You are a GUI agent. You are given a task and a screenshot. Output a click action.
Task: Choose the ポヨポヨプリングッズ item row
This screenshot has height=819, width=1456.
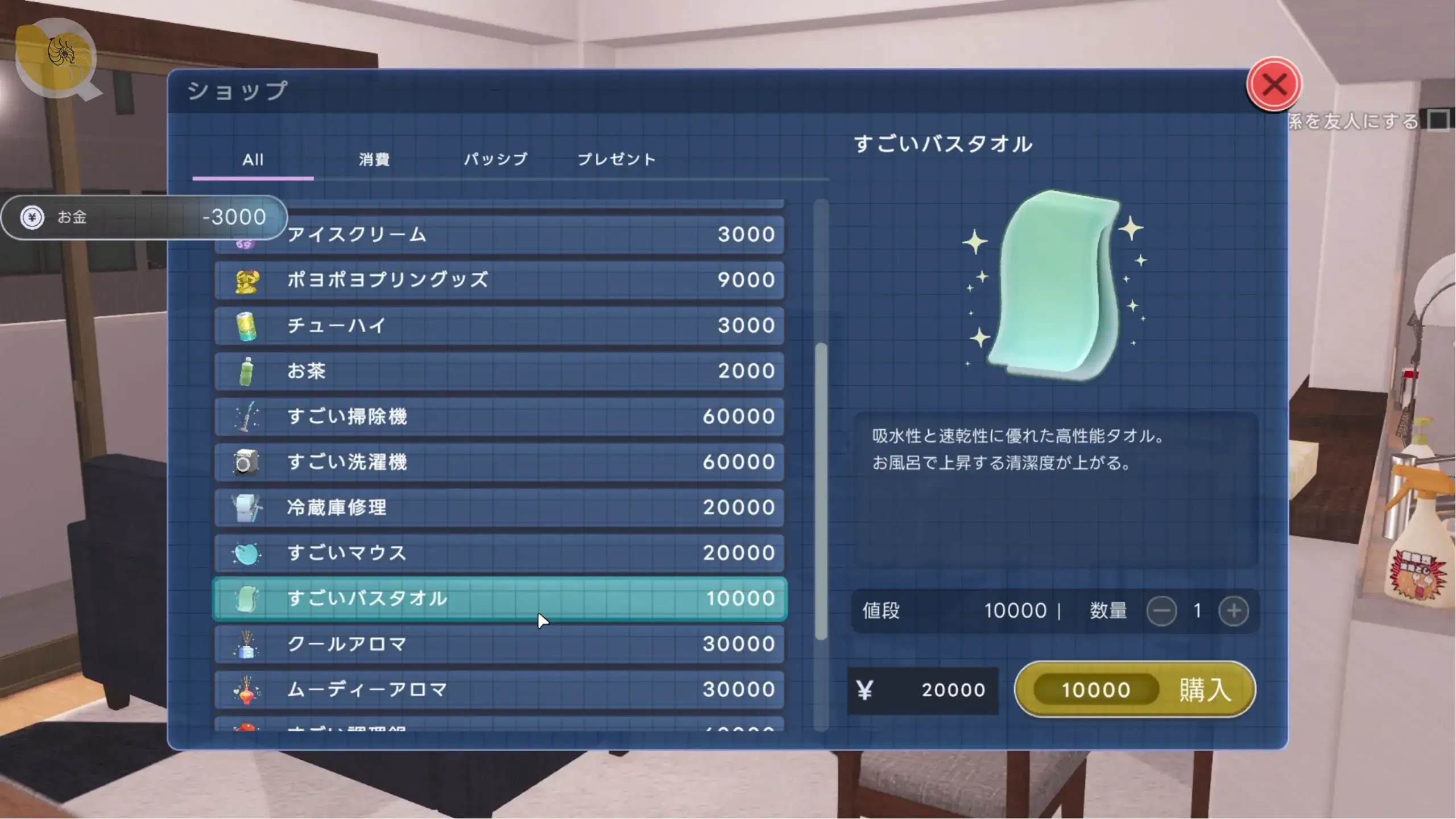[x=499, y=280]
